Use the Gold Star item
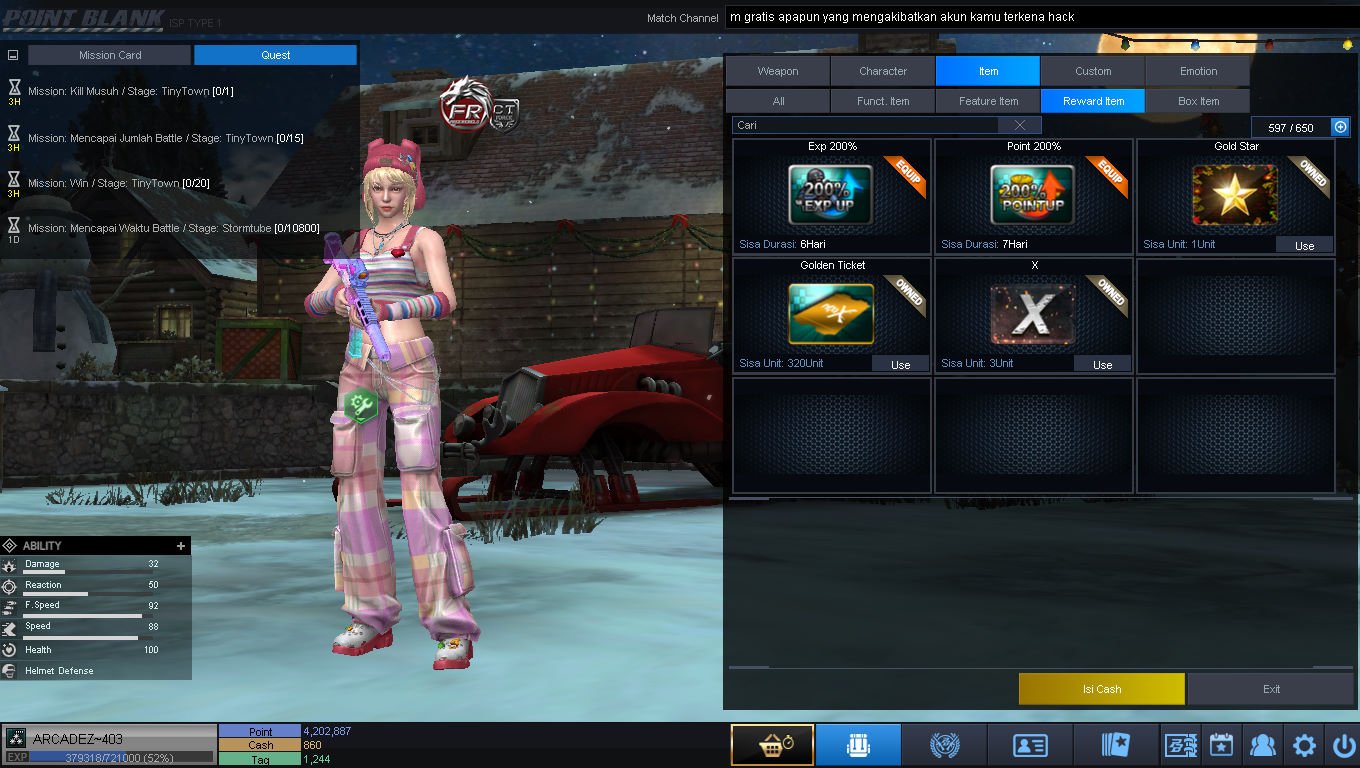 coord(1304,246)
